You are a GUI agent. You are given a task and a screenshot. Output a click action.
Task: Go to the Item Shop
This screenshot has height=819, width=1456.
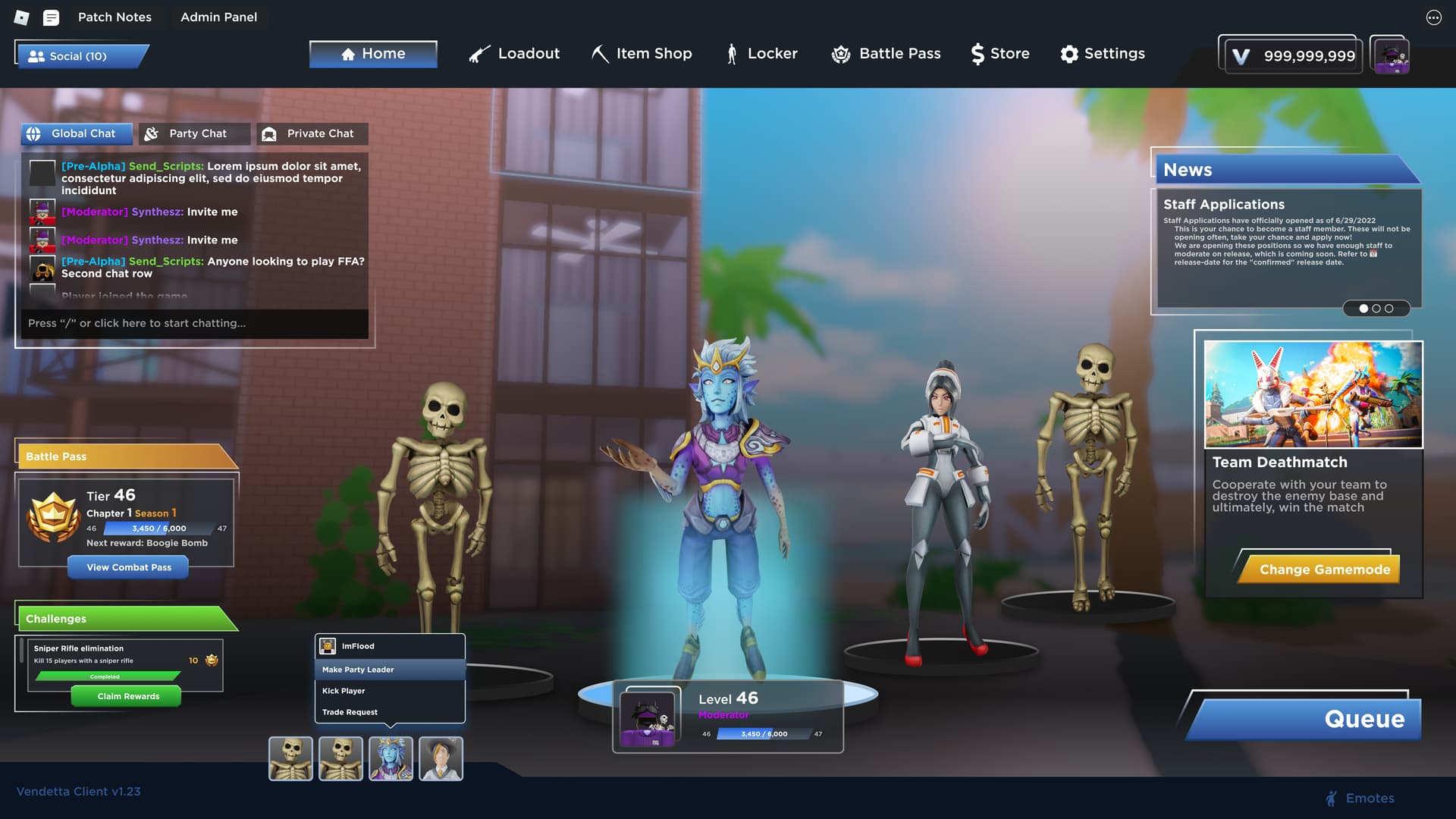(642, 54)
